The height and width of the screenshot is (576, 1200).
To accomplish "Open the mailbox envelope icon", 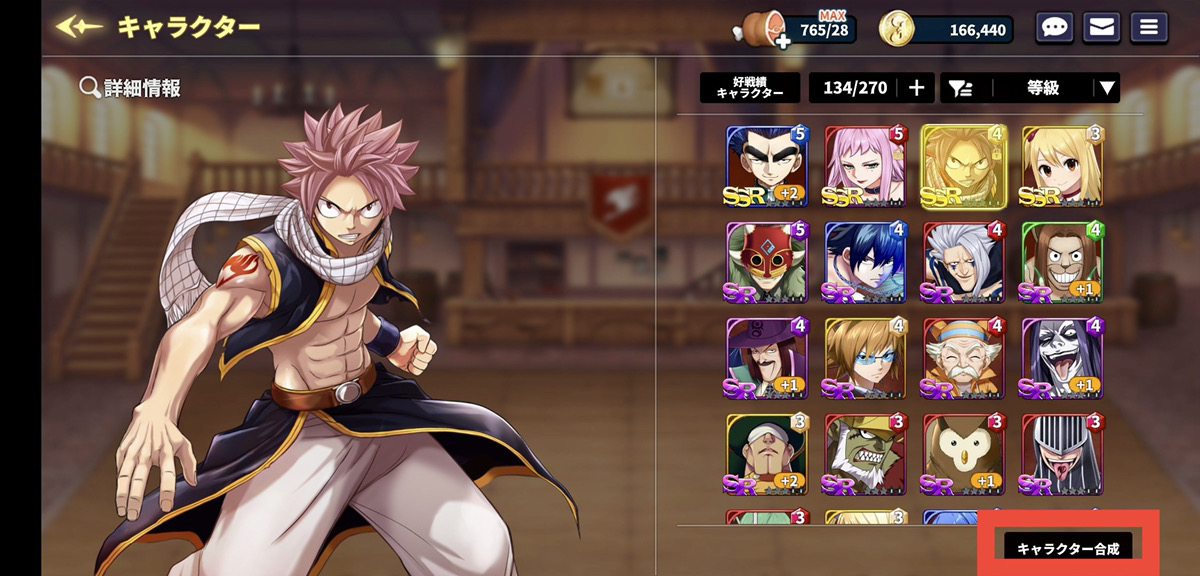I will (x=1101, y=28).
